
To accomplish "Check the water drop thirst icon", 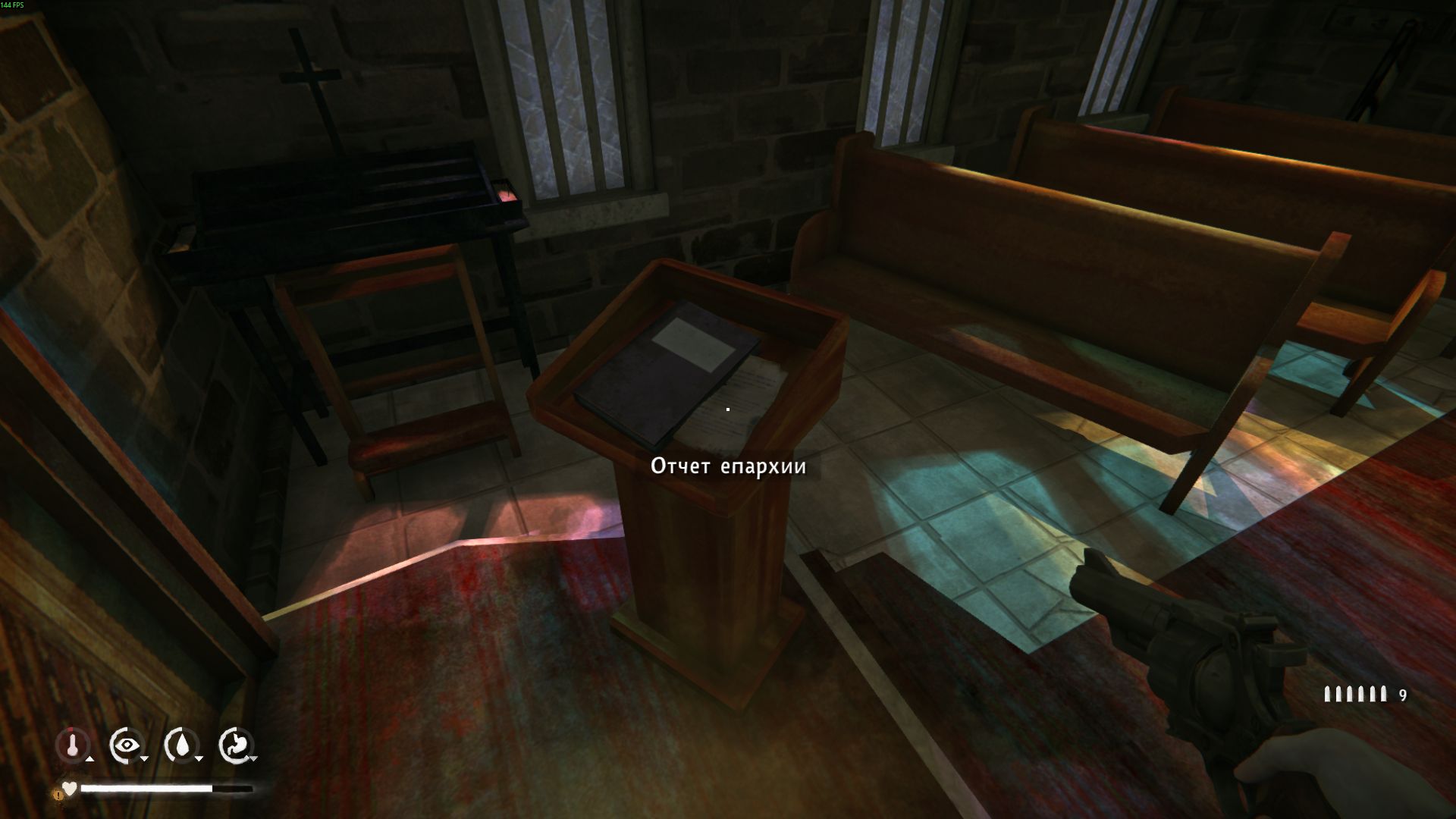I will click(x=180, y=745).
